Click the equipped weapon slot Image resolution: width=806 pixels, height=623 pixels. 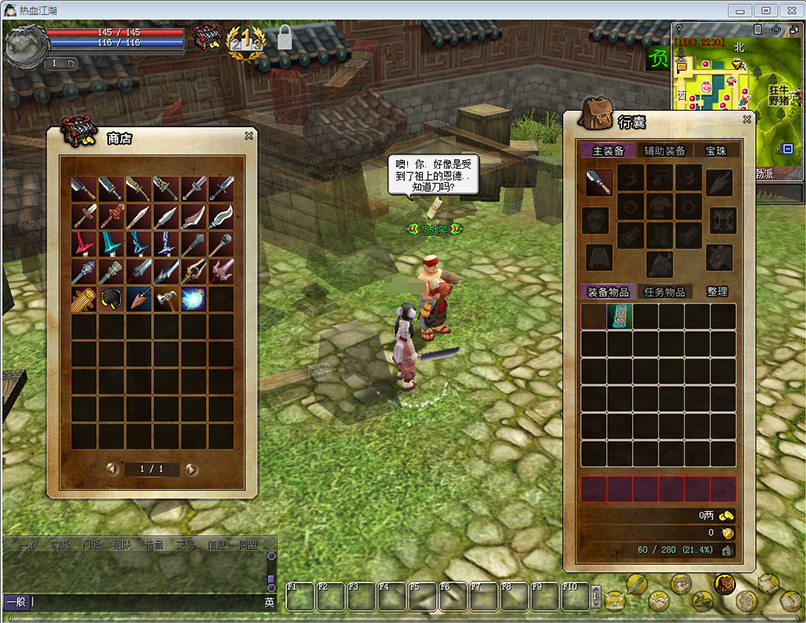[599, 182]
